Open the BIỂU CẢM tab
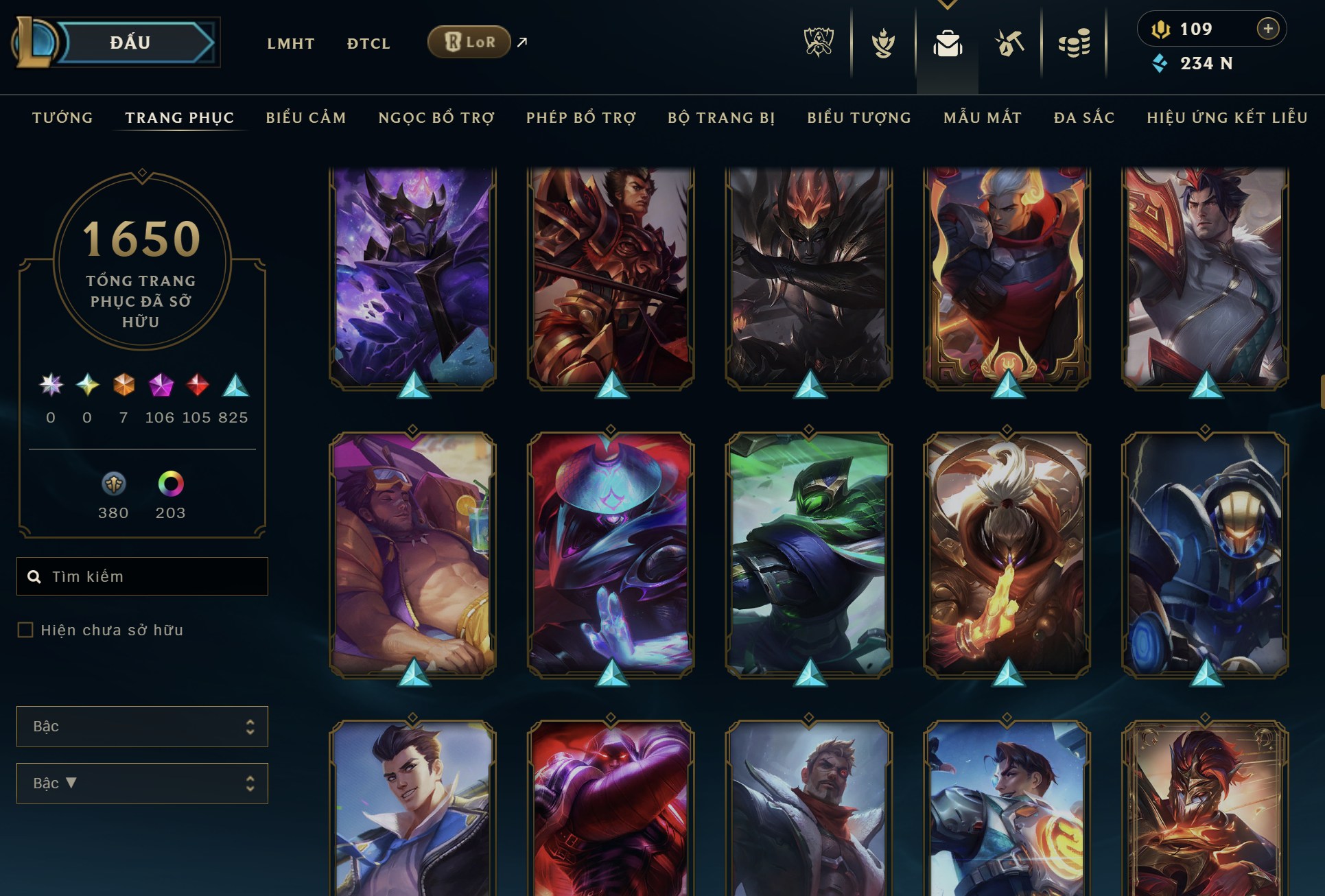Image resolution: width=1325 pixels, height=896 pixels. tap(307, 118)
